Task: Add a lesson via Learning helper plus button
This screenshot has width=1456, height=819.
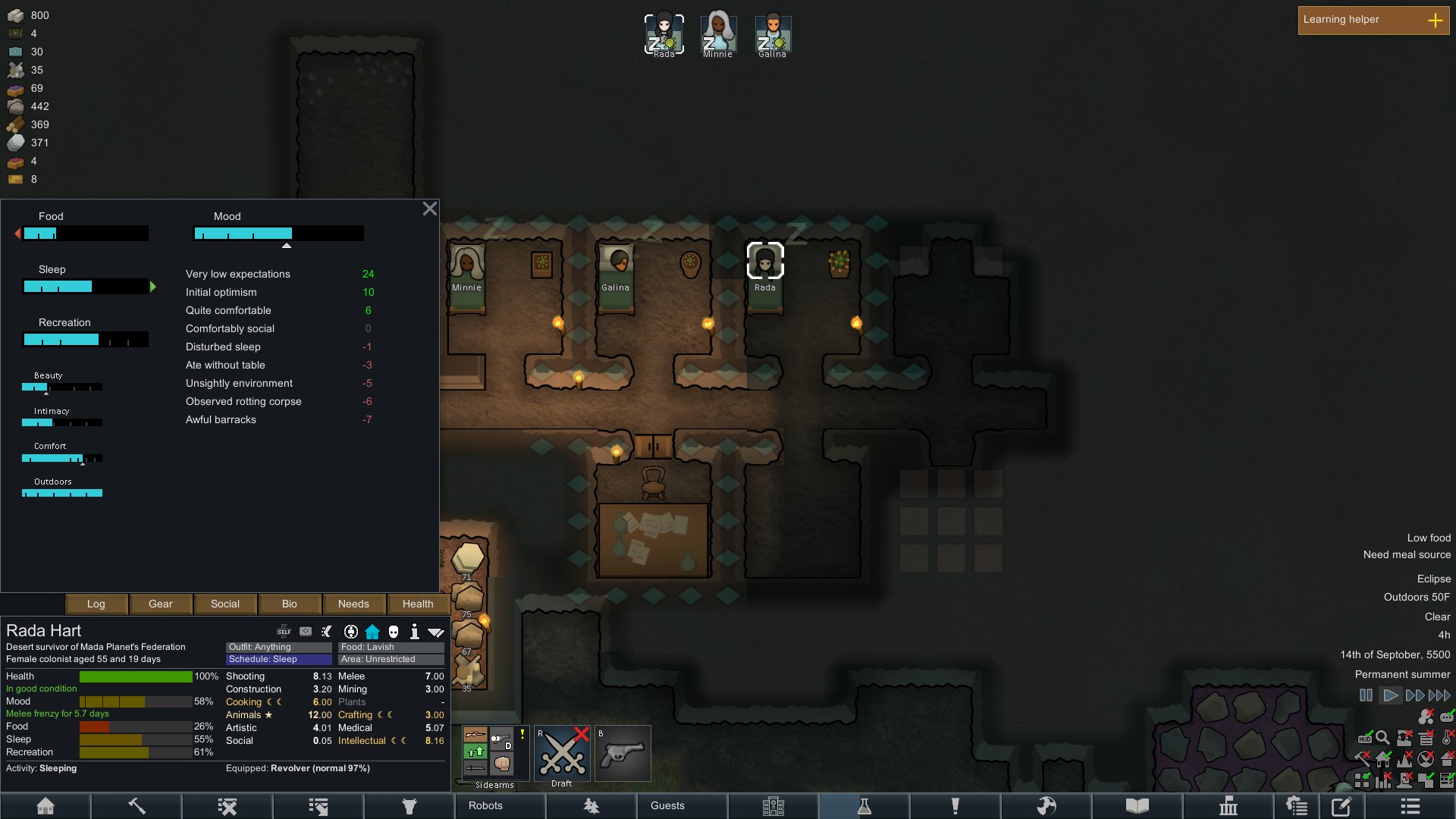Action: pos(1437,20)
